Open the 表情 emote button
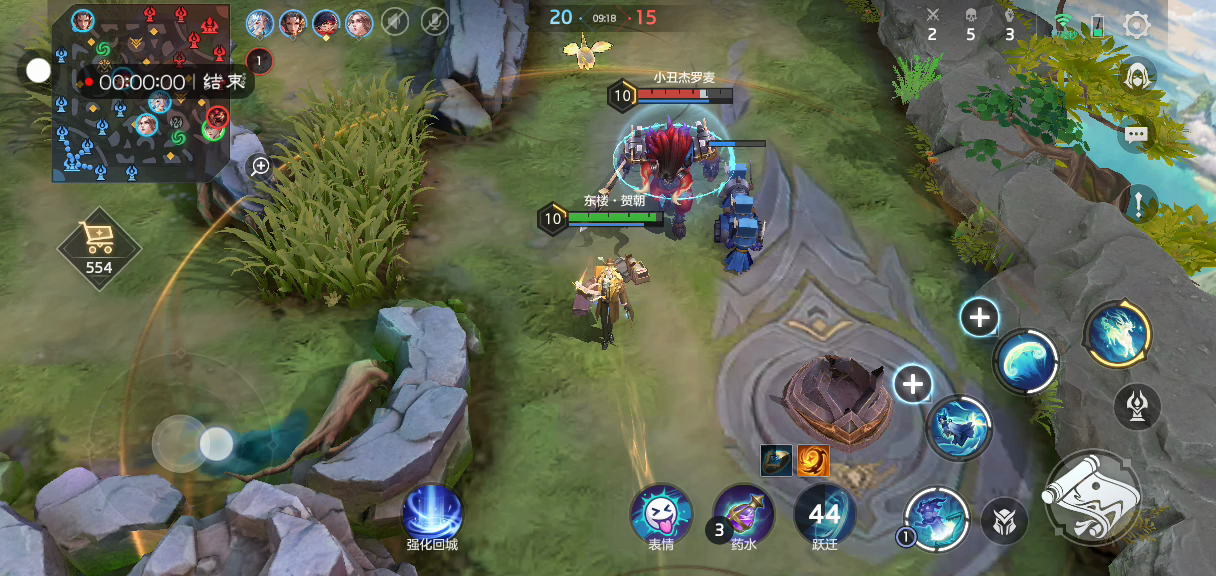 (x=660, y=514)
